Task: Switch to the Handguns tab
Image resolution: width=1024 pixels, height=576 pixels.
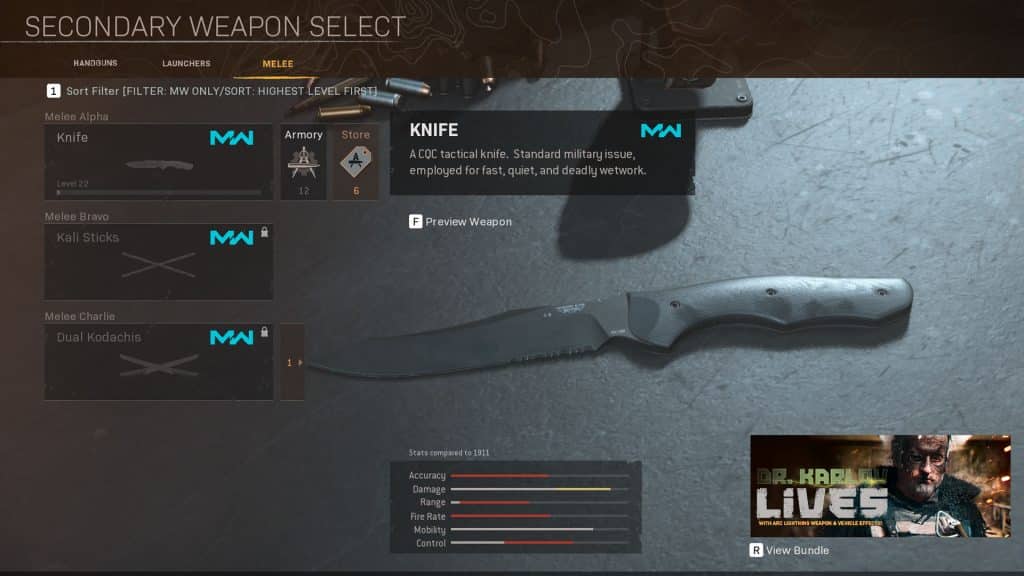Action: (x=95, y=63)
